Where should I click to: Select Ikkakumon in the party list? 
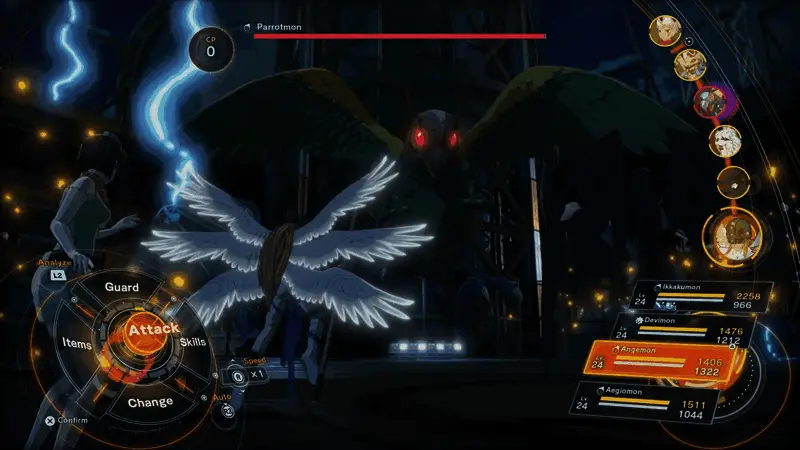[690, 297]
